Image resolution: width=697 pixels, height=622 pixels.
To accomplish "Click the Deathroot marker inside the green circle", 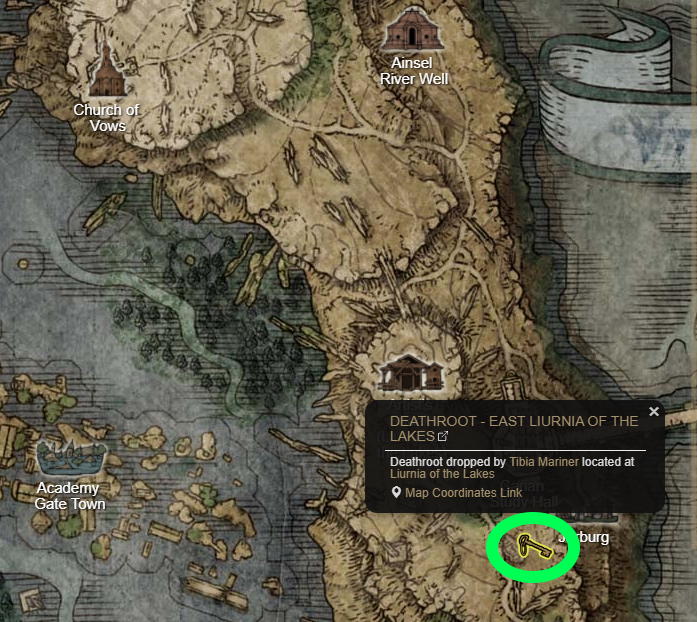I will pos(532,547).
